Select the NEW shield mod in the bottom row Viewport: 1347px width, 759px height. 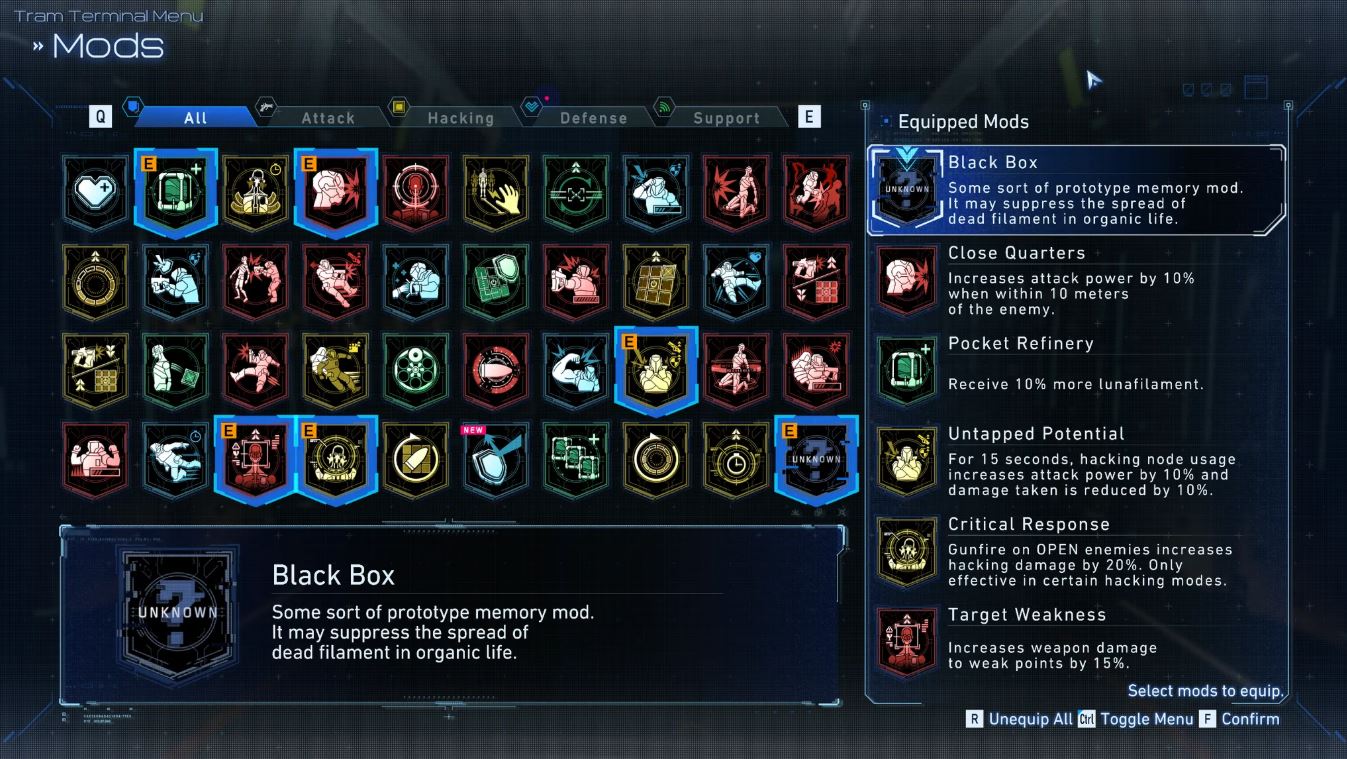pyautogui.click(x=495, y=462)
